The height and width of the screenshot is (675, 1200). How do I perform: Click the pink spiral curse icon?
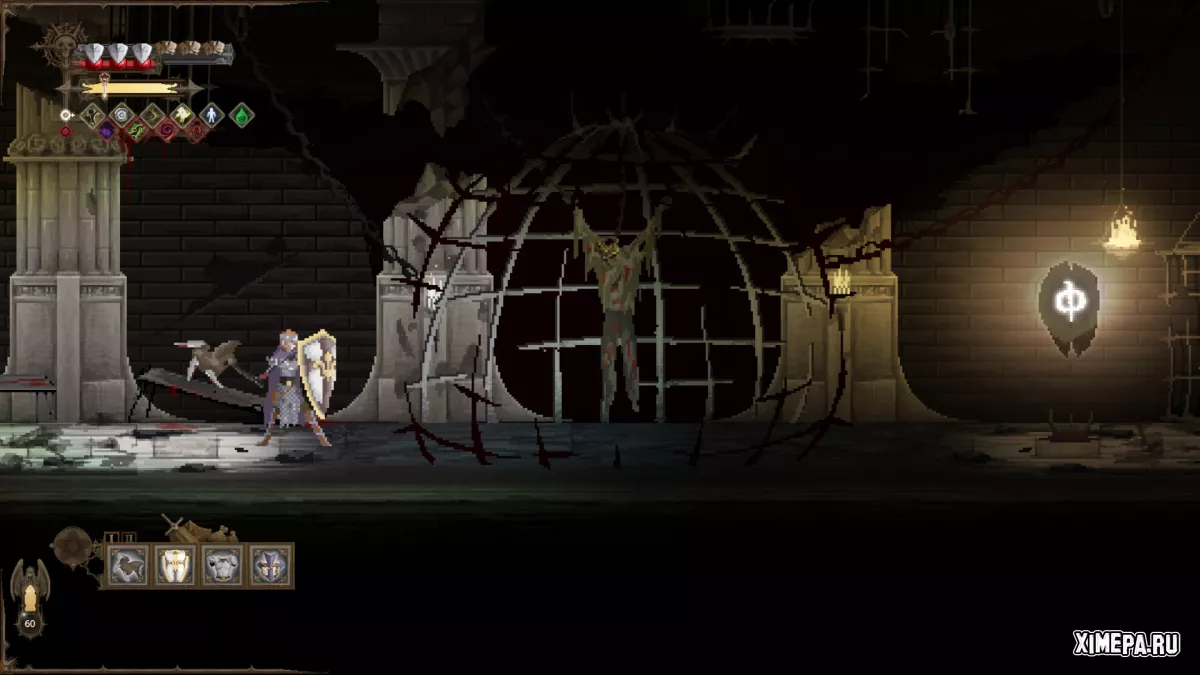(167, 131)
